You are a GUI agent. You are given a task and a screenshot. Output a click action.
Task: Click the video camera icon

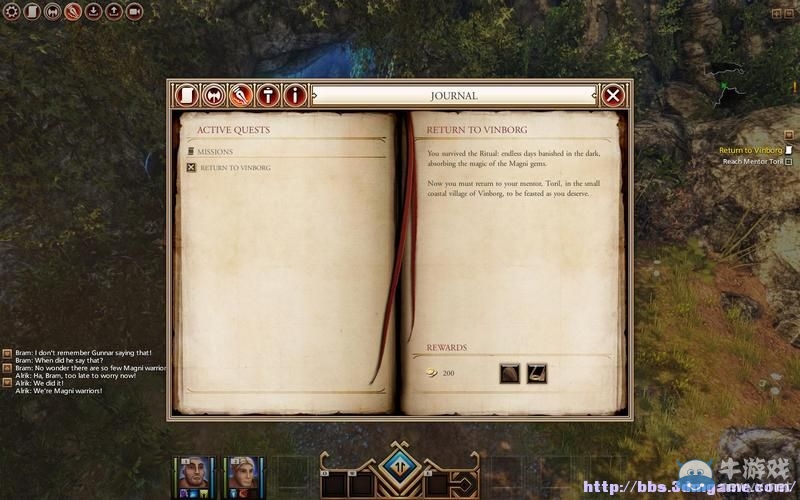pyautogui.click(x=134, y=12)
